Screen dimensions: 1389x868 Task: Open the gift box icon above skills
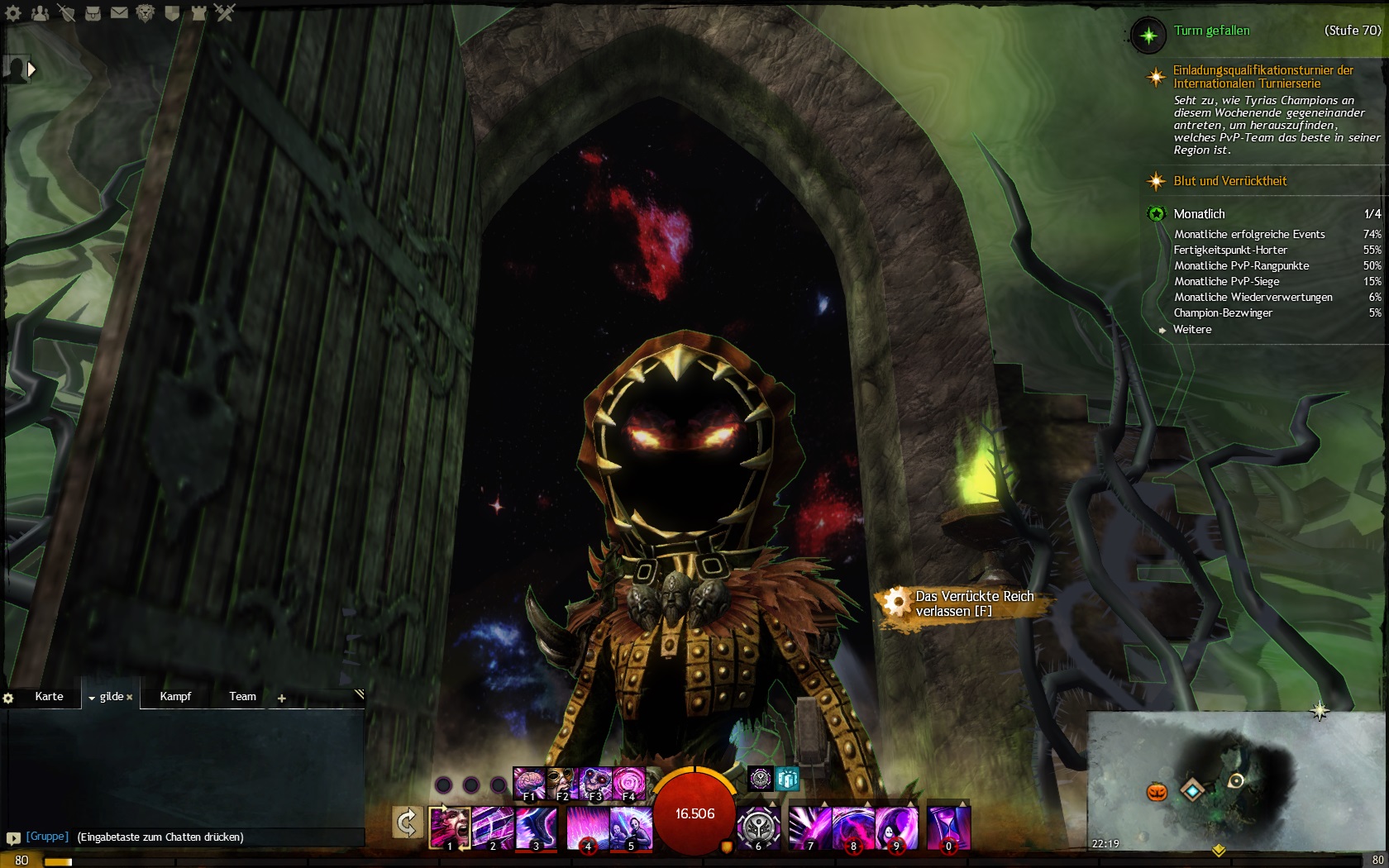(x=787, y=778)
